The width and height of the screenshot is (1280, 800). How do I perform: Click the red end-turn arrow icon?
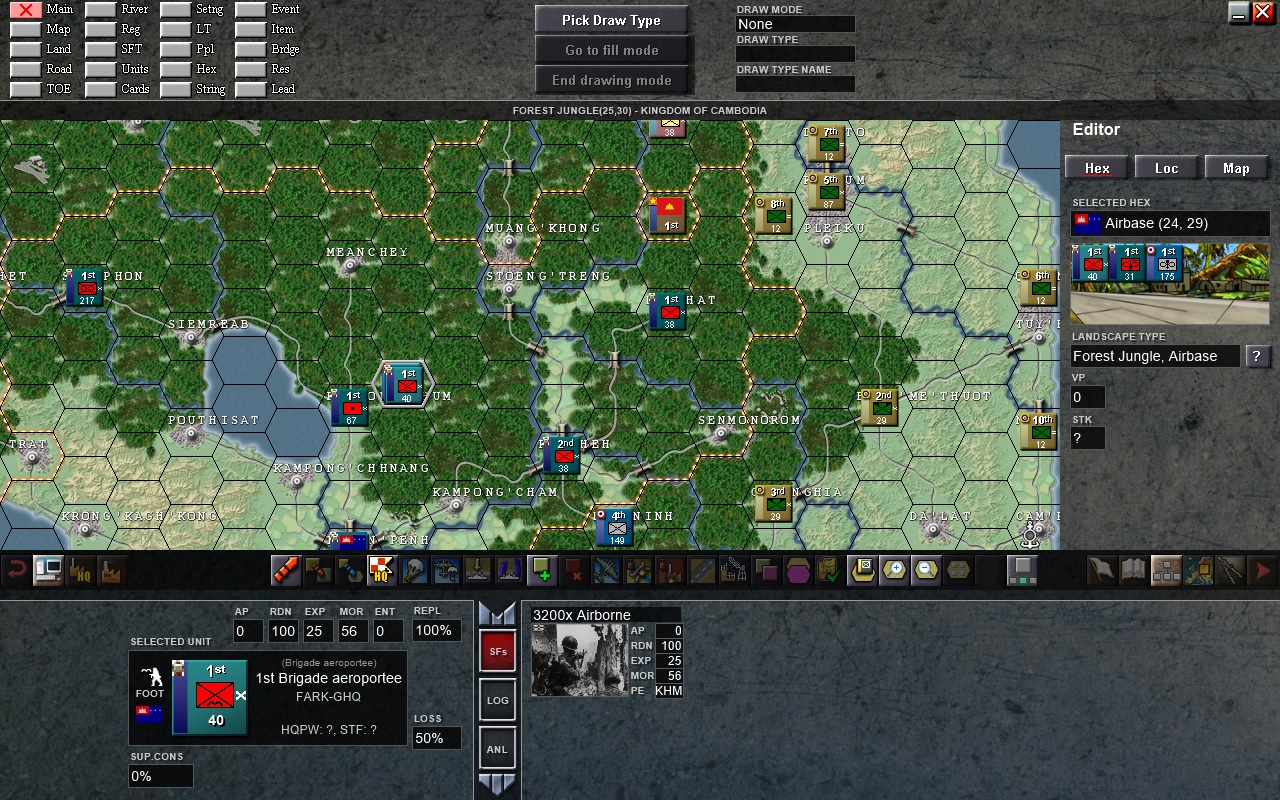click(x=1262, y=570)
